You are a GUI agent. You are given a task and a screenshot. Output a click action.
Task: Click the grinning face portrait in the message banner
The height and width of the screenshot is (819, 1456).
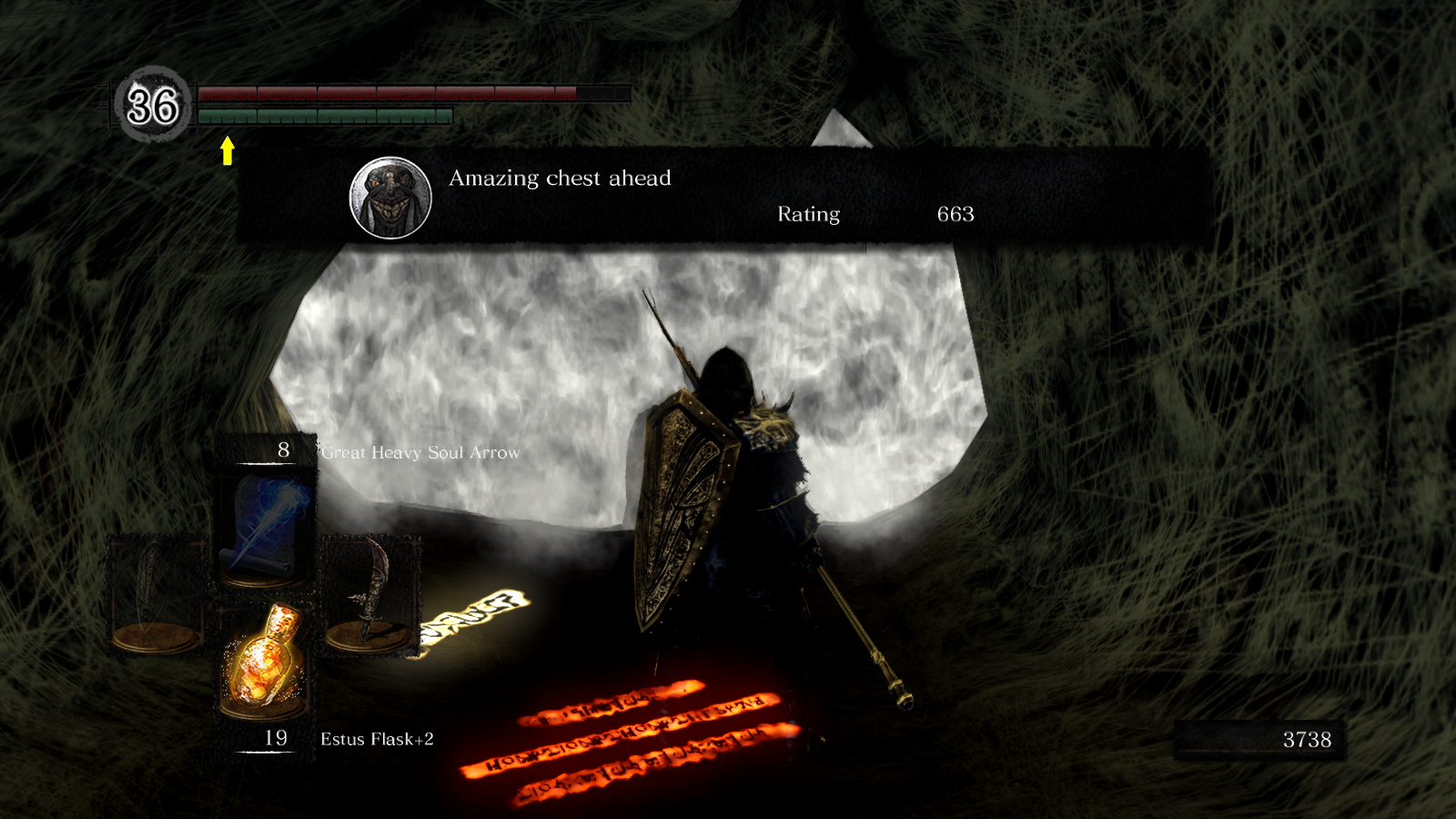point(390,197)
